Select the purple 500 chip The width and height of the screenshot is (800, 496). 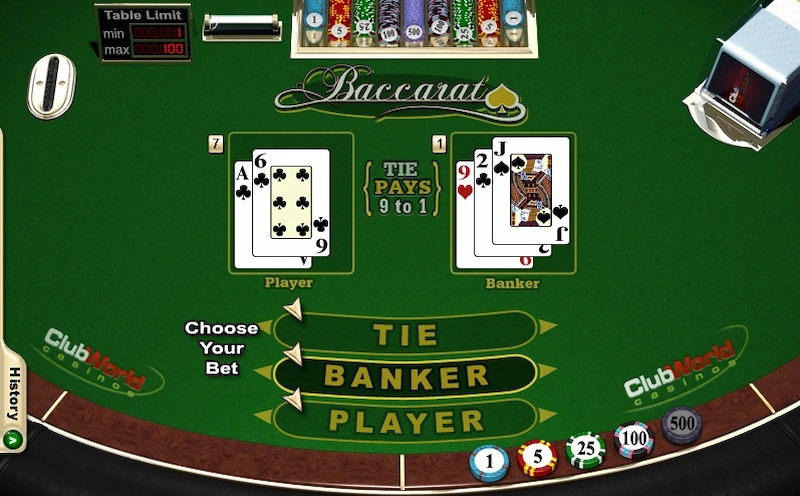tap(682, 425)
